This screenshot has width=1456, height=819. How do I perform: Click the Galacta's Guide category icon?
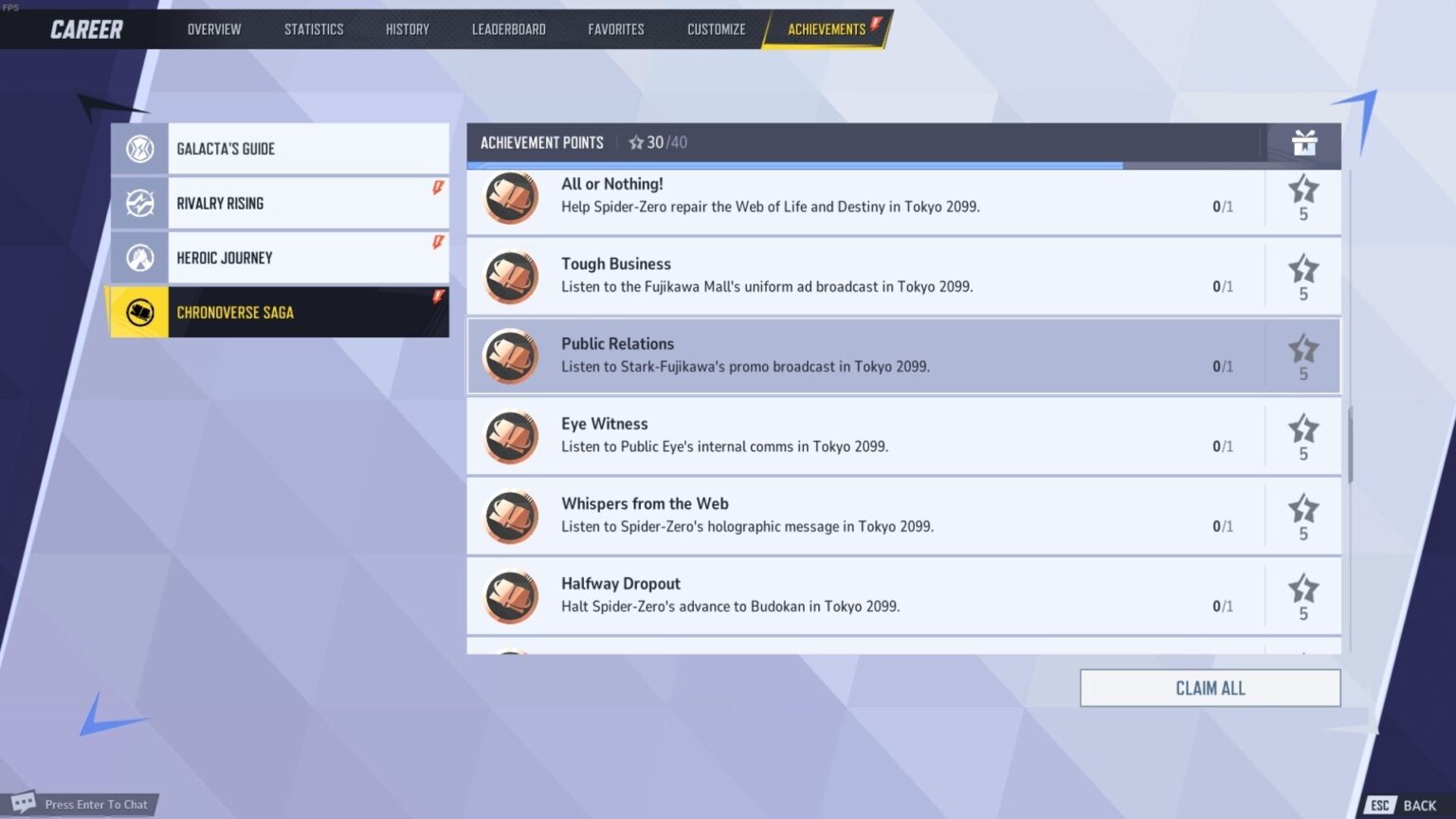(139, 148)
